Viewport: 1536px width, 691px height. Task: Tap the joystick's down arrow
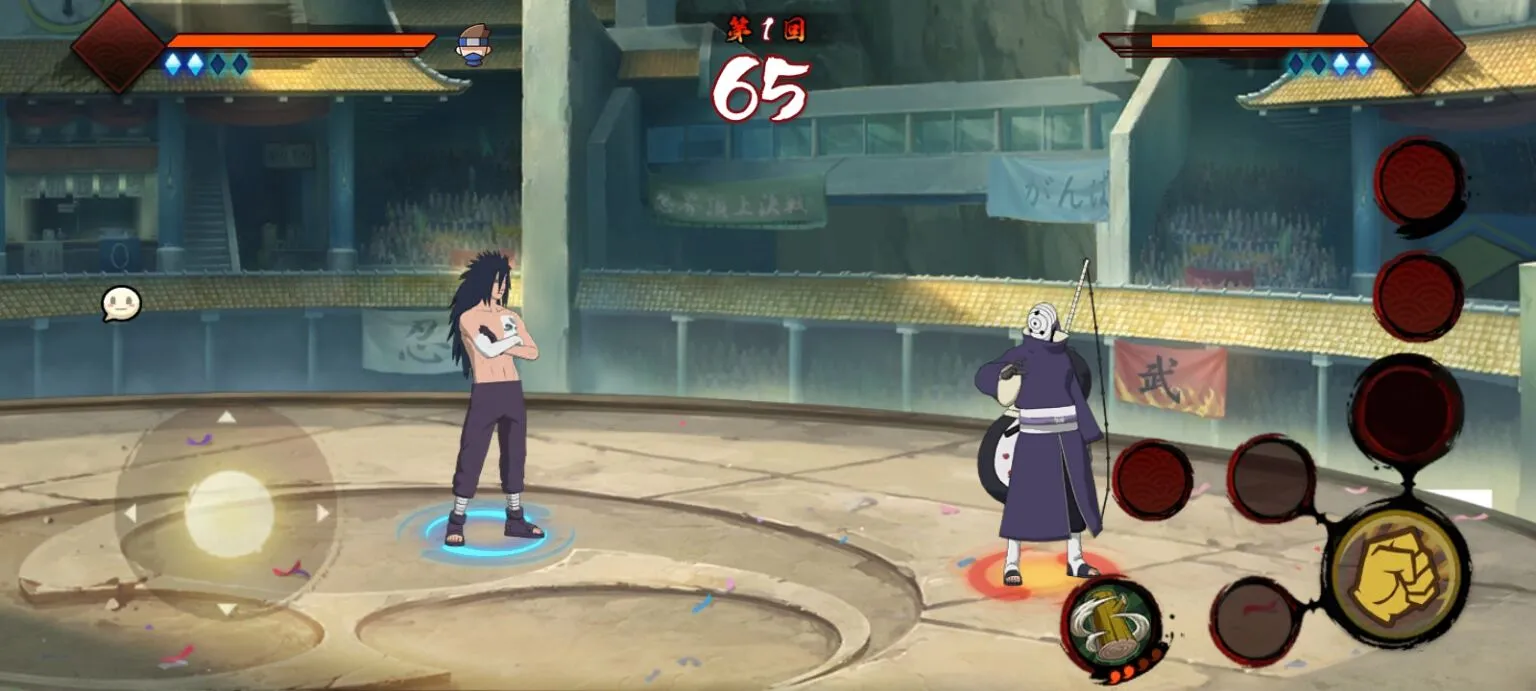[227, 608]
